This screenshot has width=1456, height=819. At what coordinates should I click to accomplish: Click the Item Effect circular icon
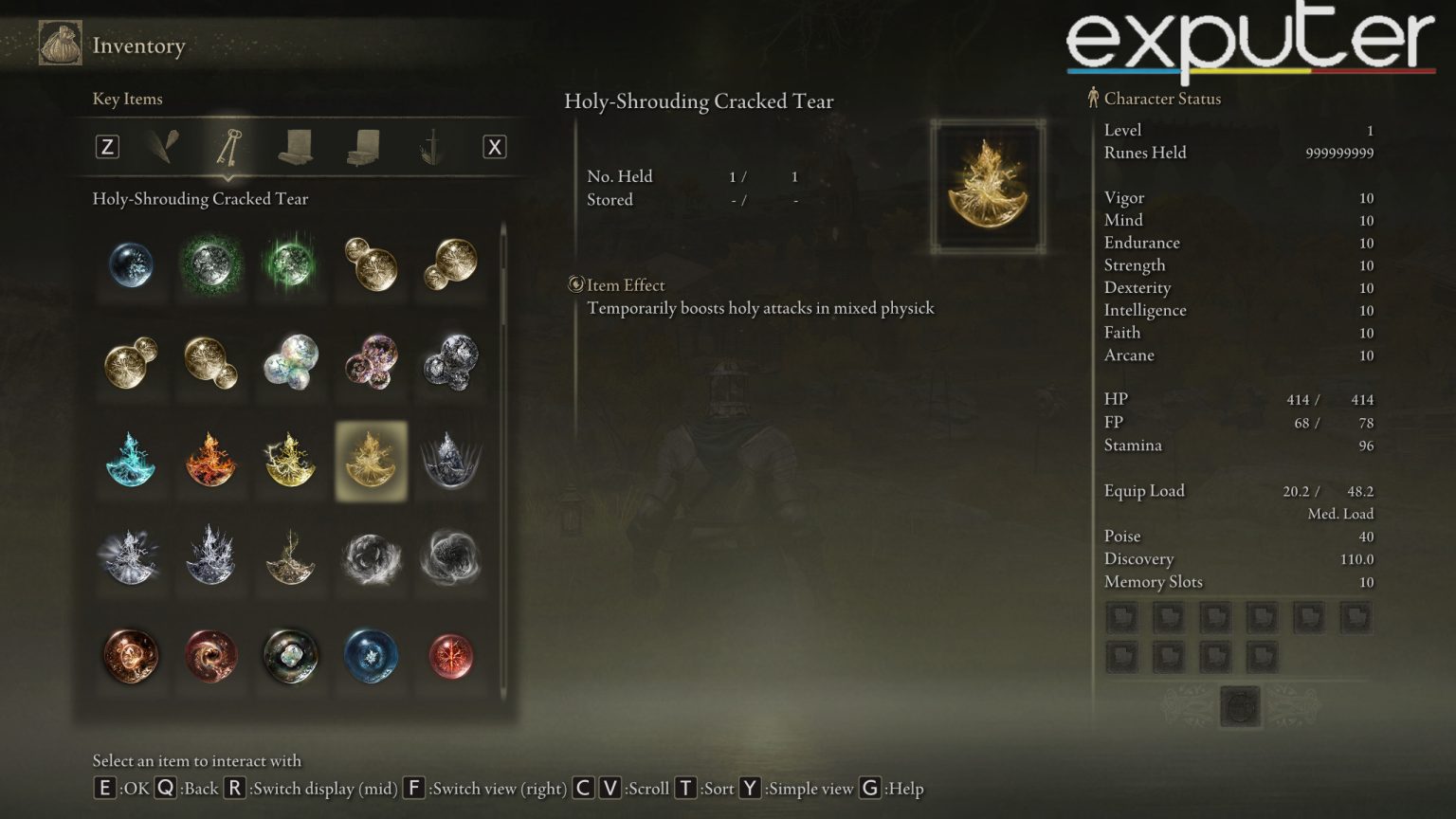(x=574, y=284)
